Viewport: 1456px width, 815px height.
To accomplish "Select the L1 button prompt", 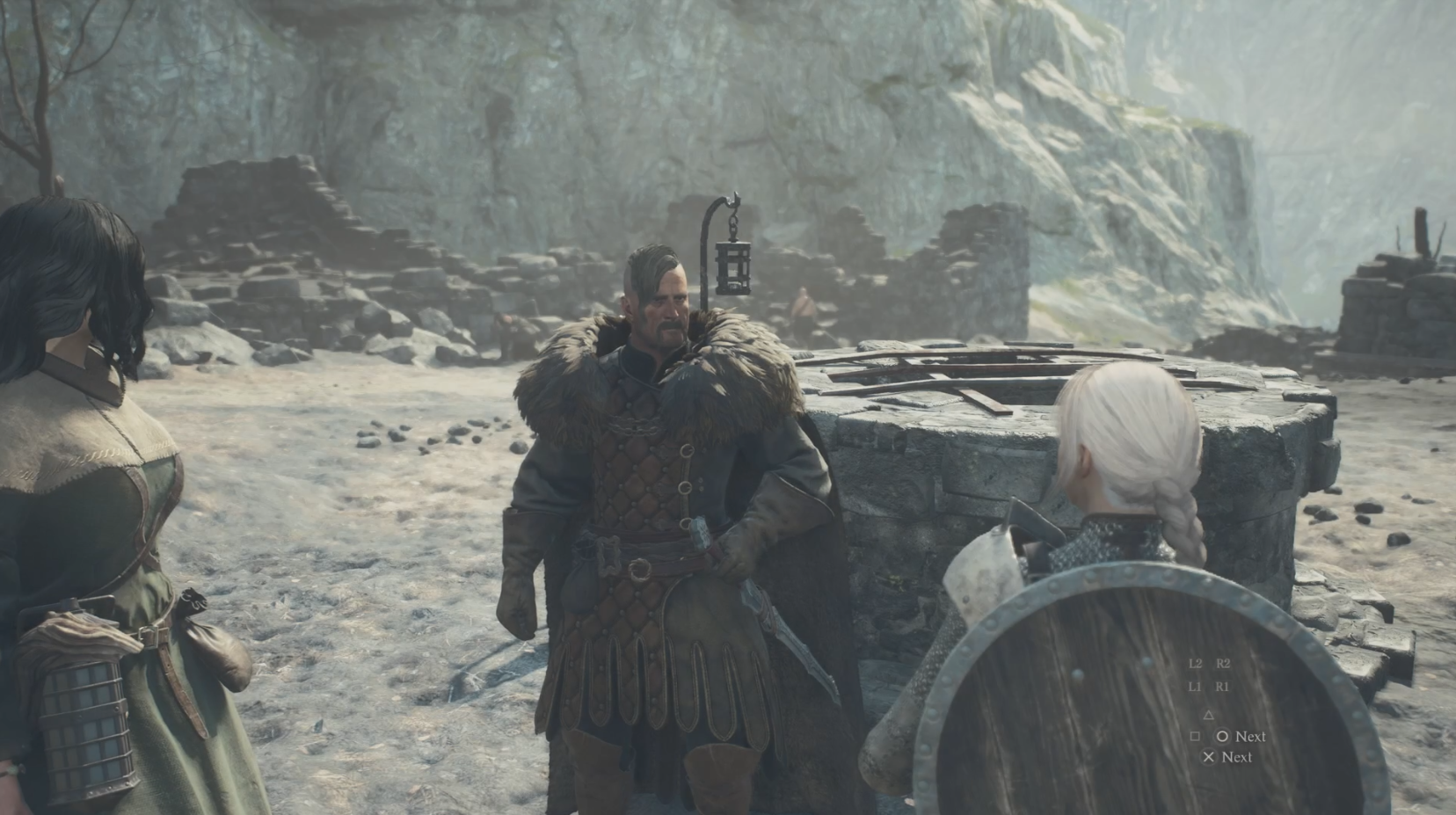I will point(1195,686).
